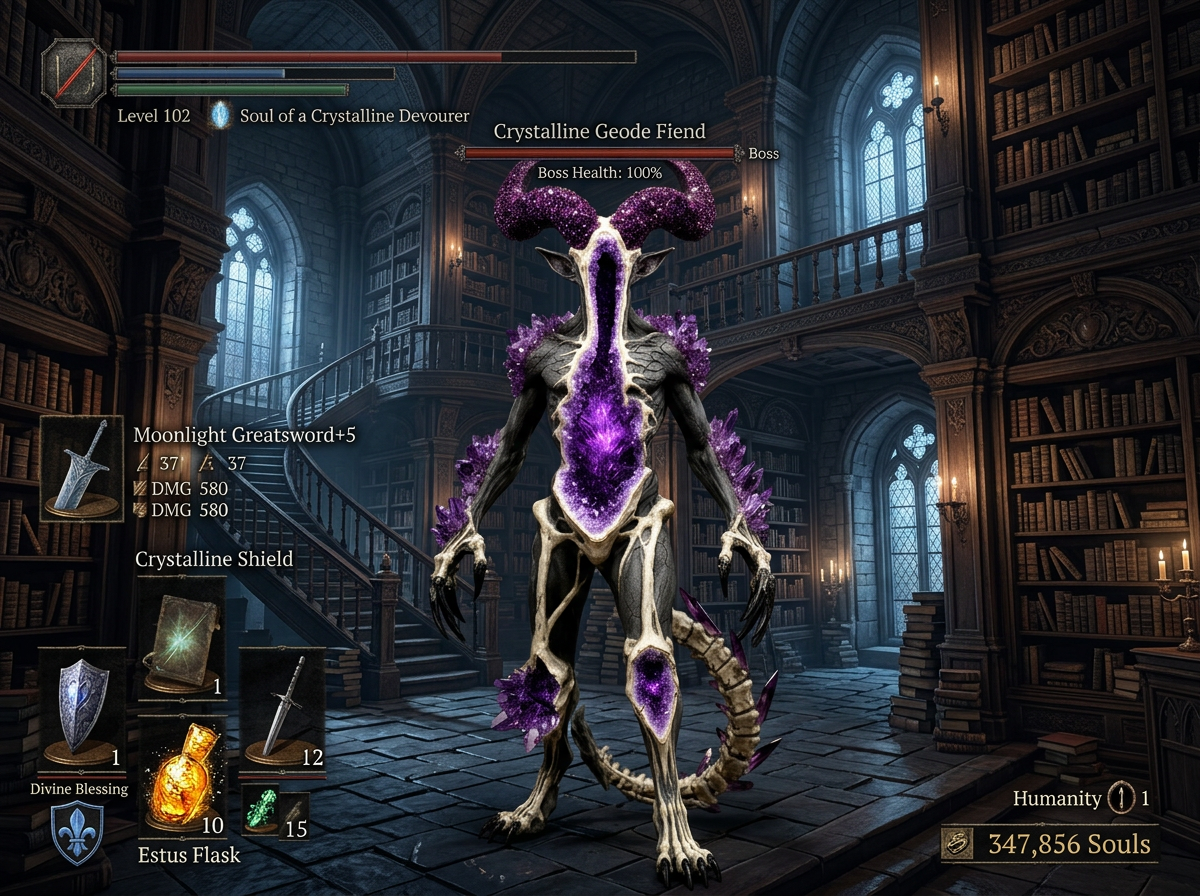
Task: Click the green crystal item icon
Action: 262,810
